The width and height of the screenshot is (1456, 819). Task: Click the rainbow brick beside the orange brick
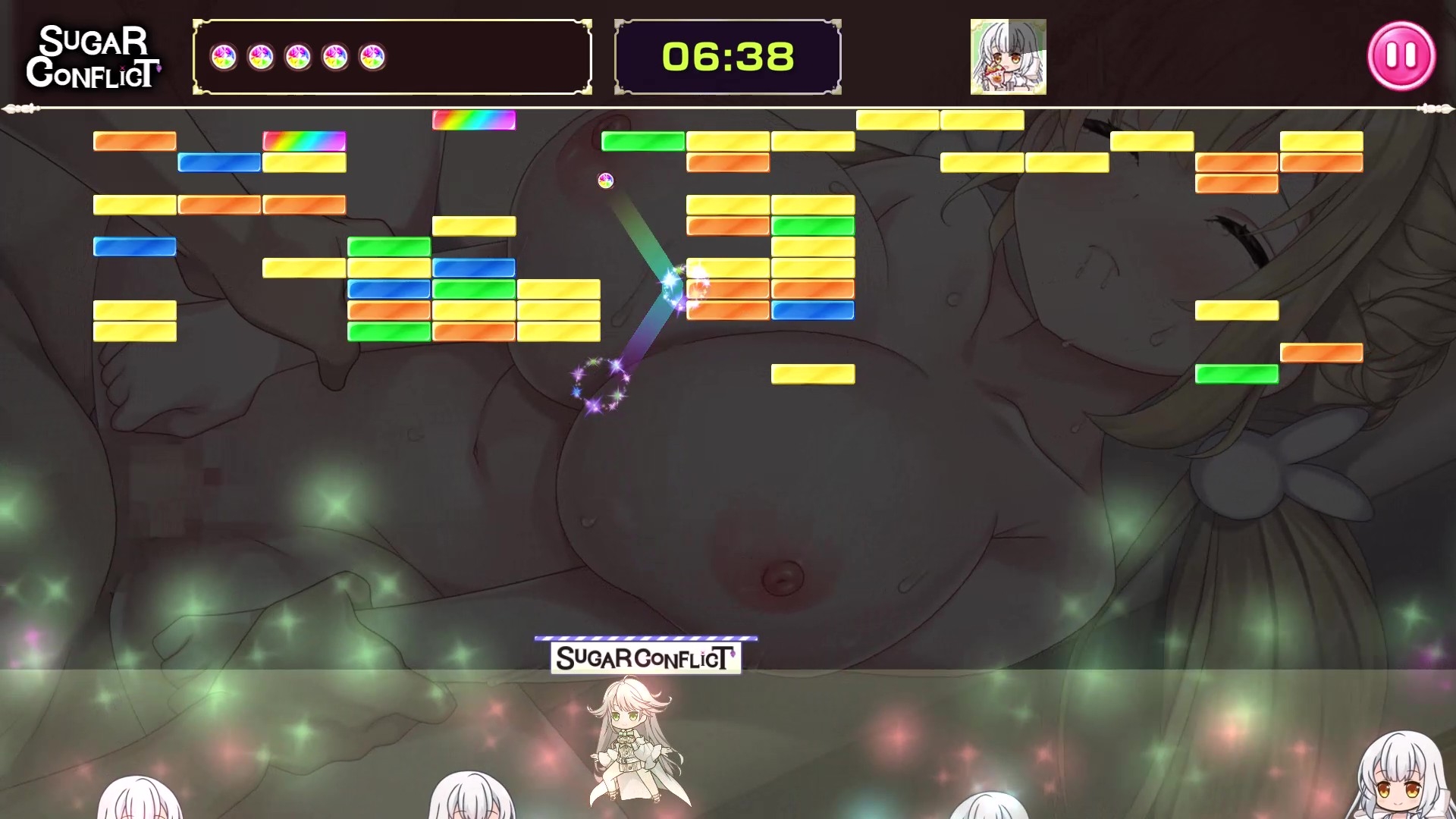click(x=305, y=141)
